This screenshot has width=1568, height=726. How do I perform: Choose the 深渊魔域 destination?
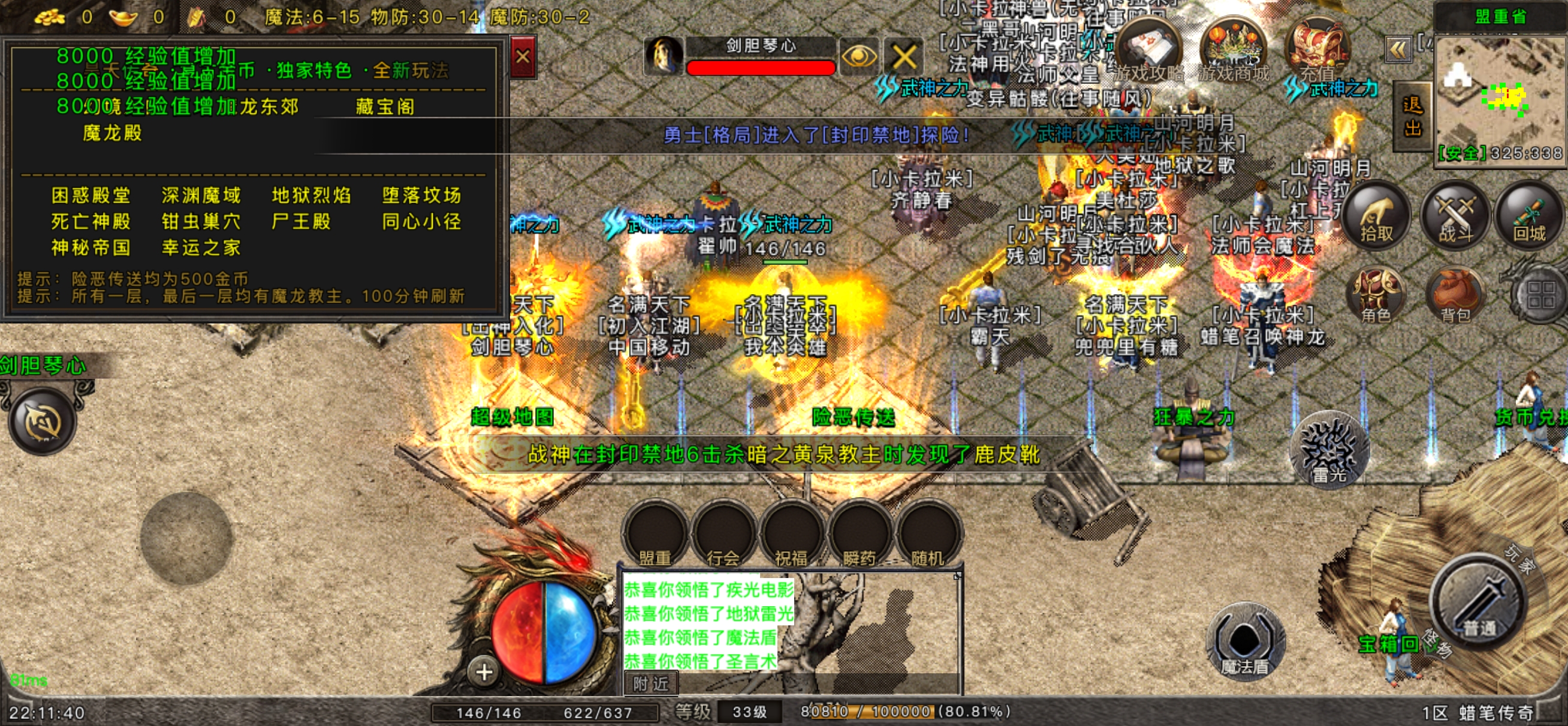tap(201, 195)
